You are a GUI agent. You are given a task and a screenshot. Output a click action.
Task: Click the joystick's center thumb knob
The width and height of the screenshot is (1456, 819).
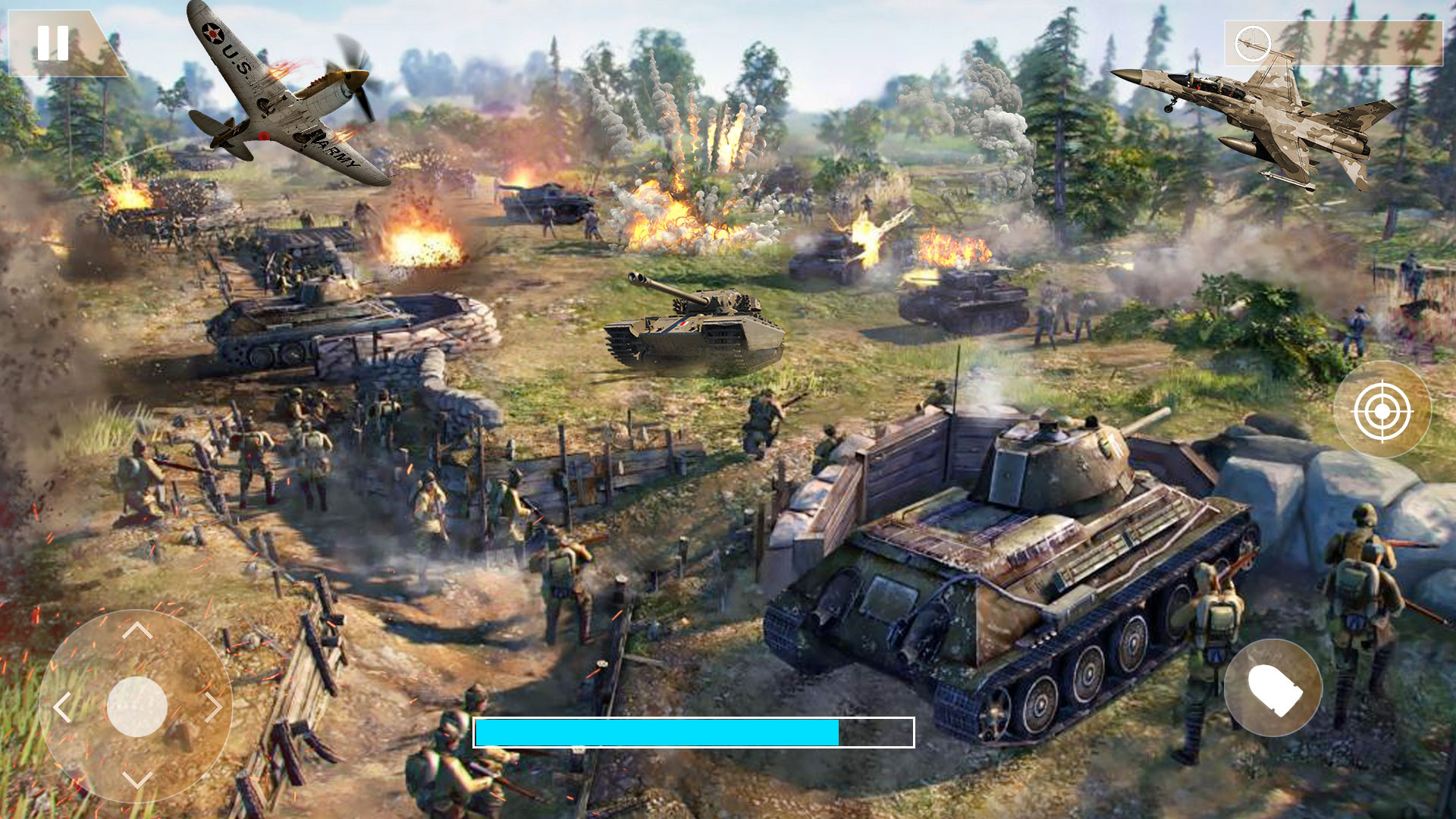click(137, 707)
